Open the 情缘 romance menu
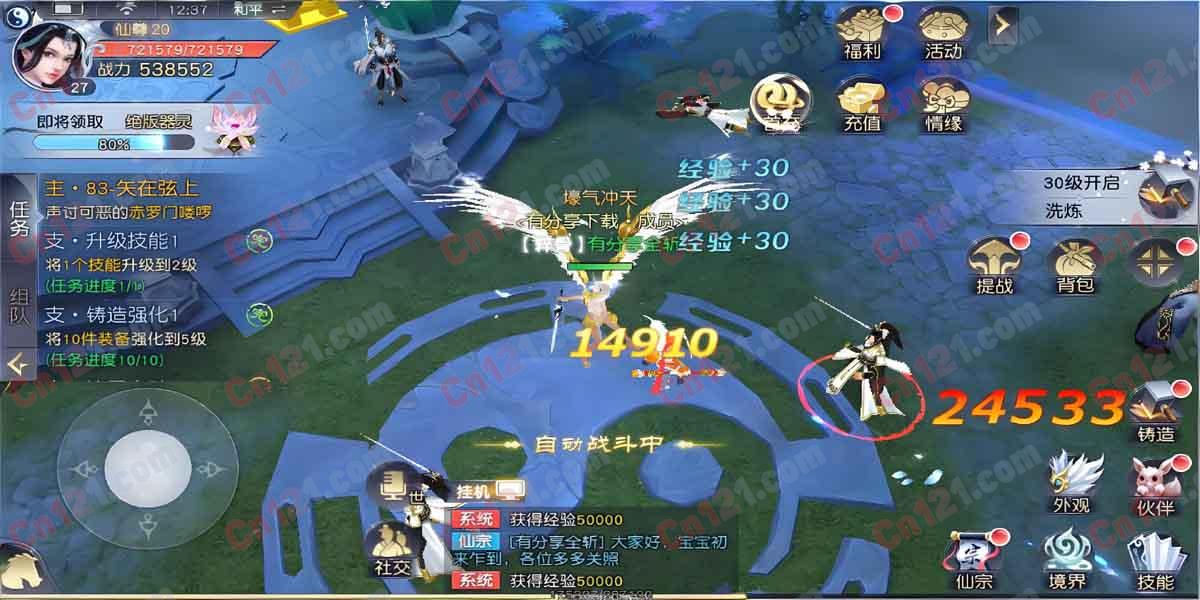This screenshot has width=1200, height=600. (942, 104)
